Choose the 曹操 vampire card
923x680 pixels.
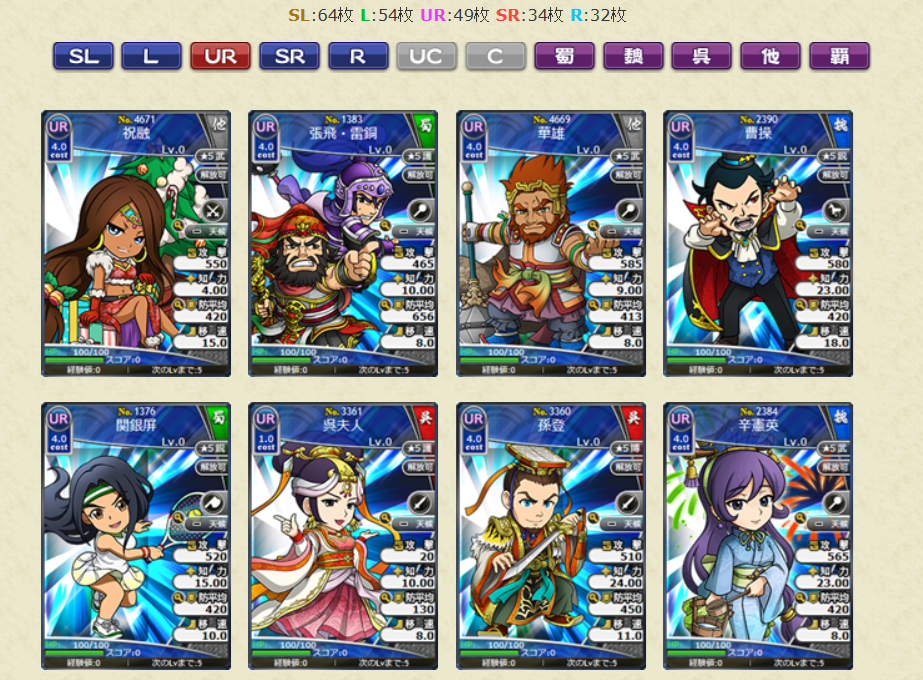(758, 243)
